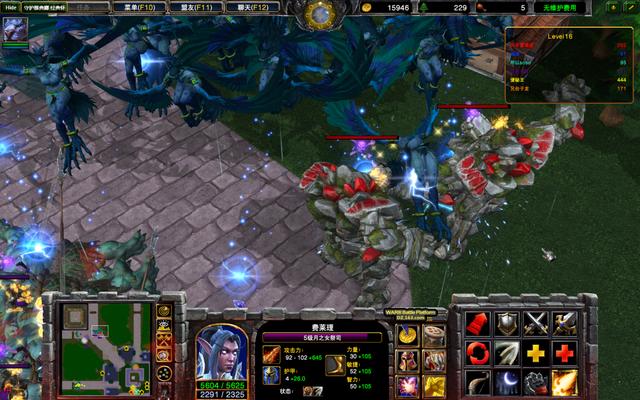Activate the red cross ability
This screenshot has height=400, width=640.
[565, 352]
